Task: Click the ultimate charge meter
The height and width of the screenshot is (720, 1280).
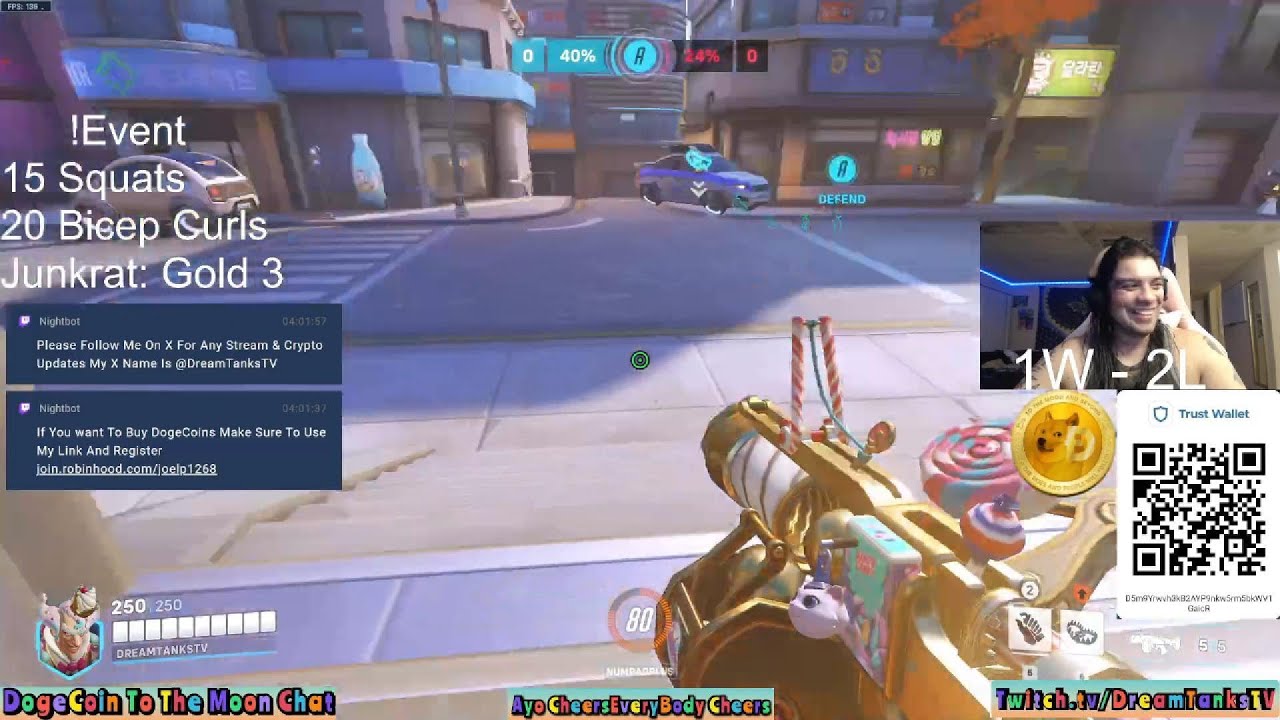Action: tap(639, 622)
